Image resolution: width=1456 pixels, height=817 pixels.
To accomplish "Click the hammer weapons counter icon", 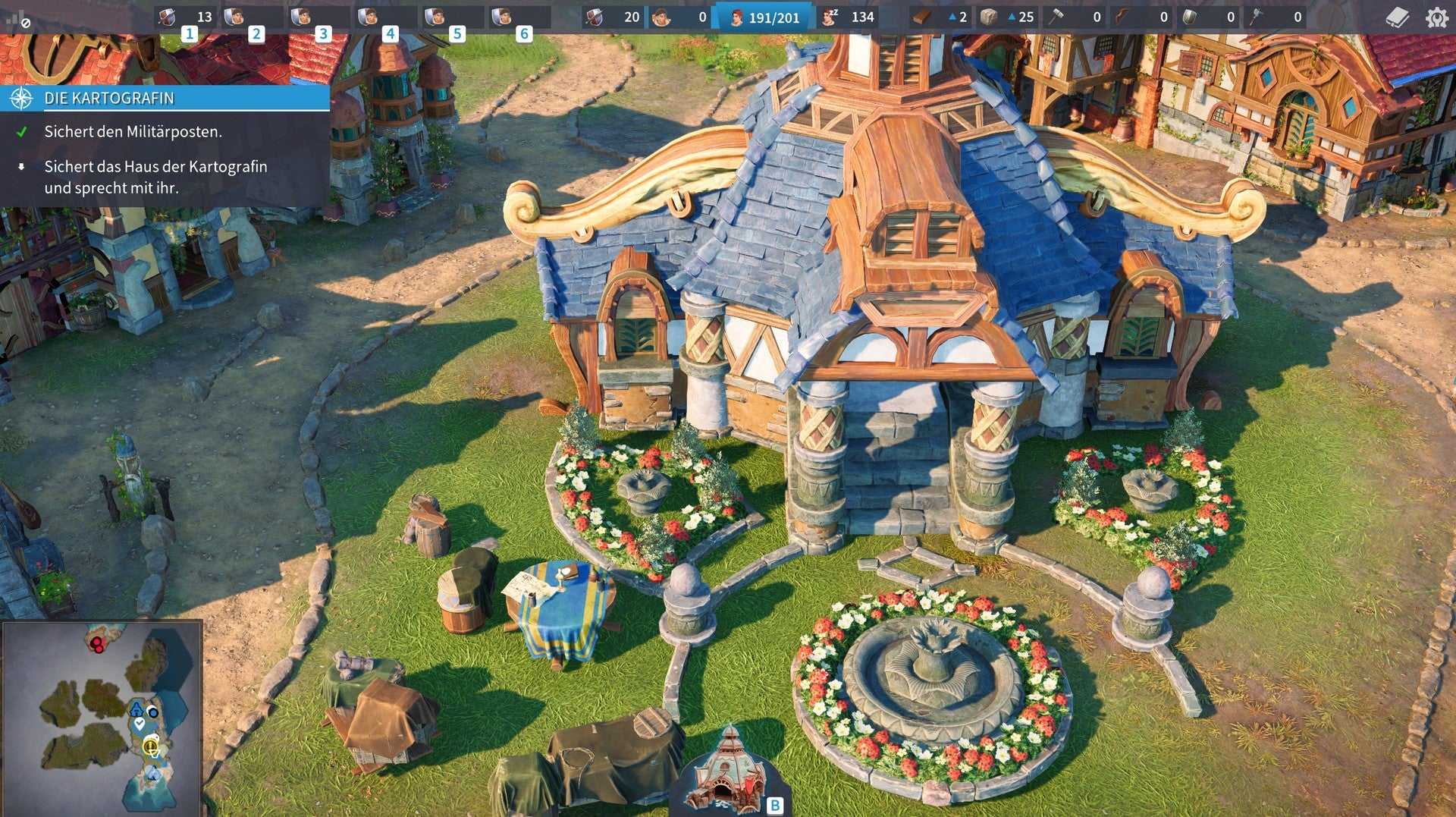I will coord(1057,17).
